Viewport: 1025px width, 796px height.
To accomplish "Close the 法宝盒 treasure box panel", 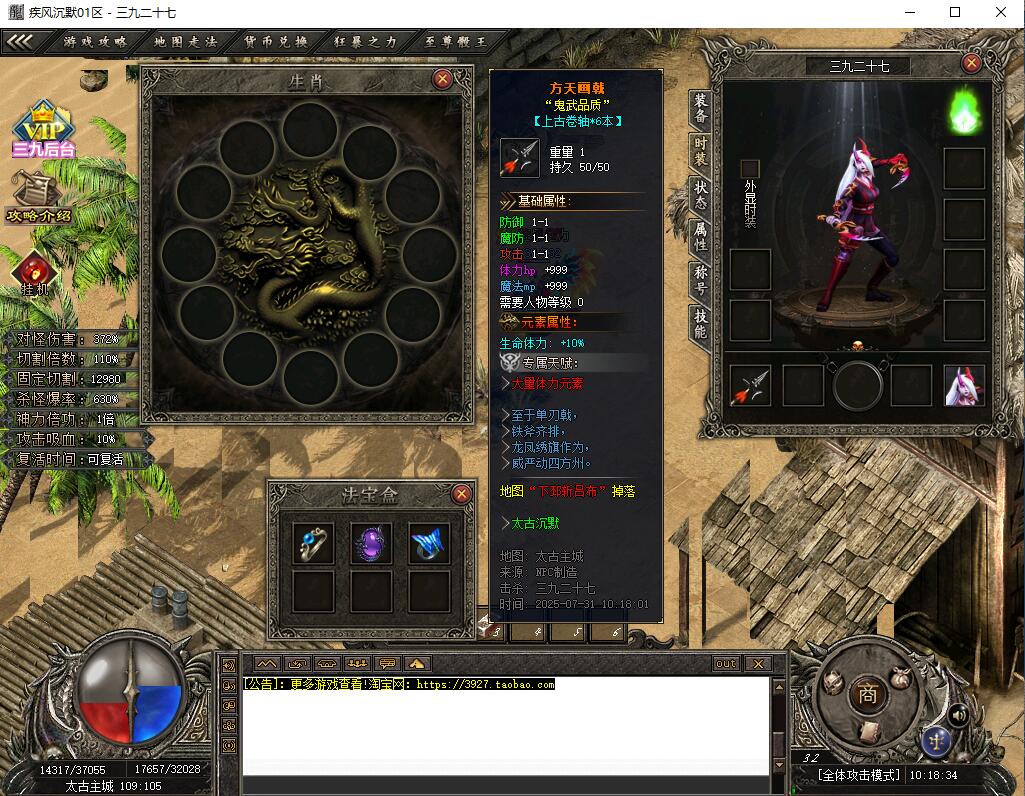I will [x=461, y=494].
